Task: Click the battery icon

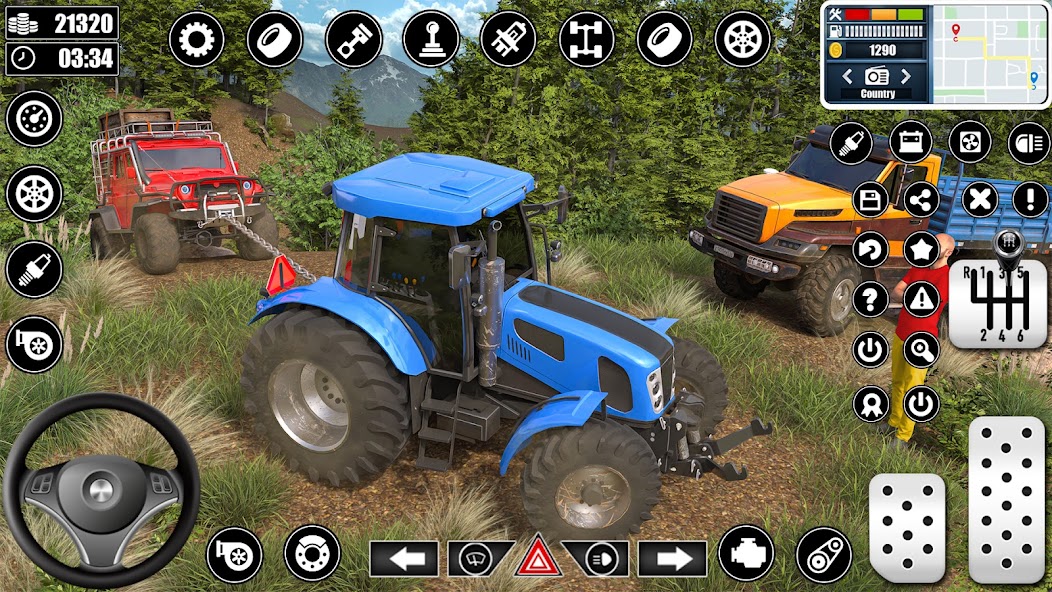Action: (910, 142)
